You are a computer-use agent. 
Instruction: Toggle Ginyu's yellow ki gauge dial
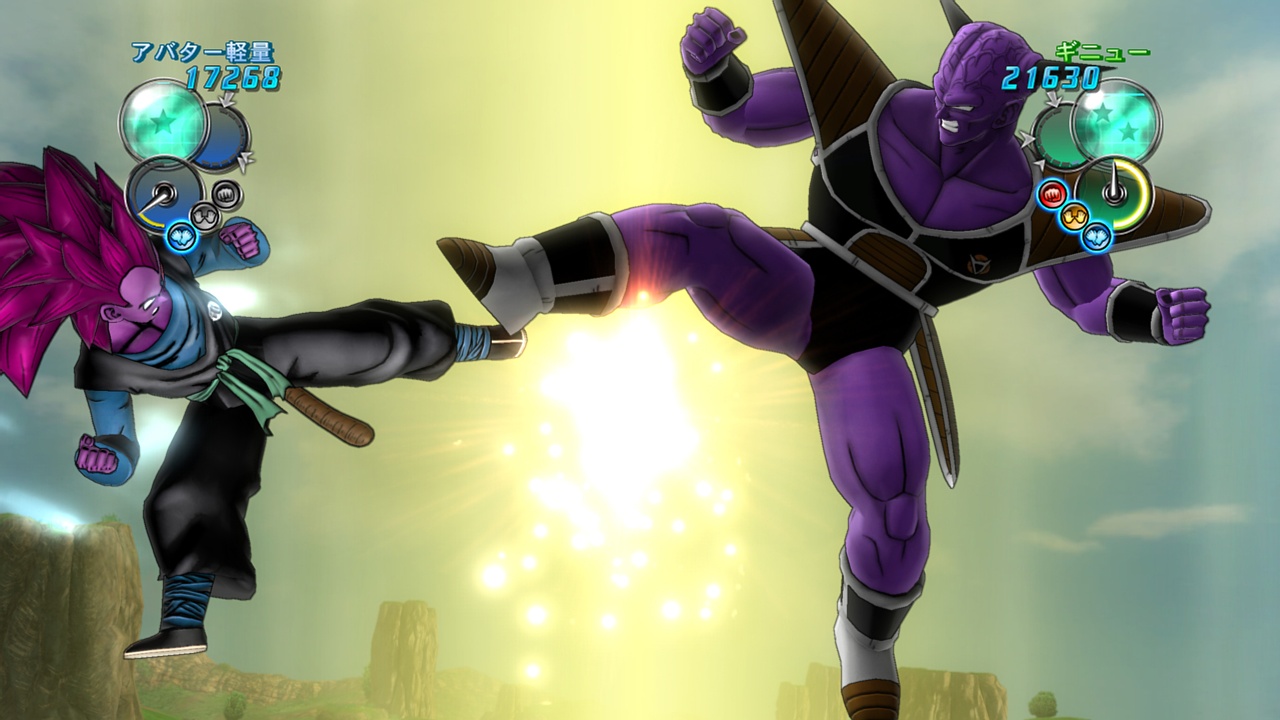1115,193
